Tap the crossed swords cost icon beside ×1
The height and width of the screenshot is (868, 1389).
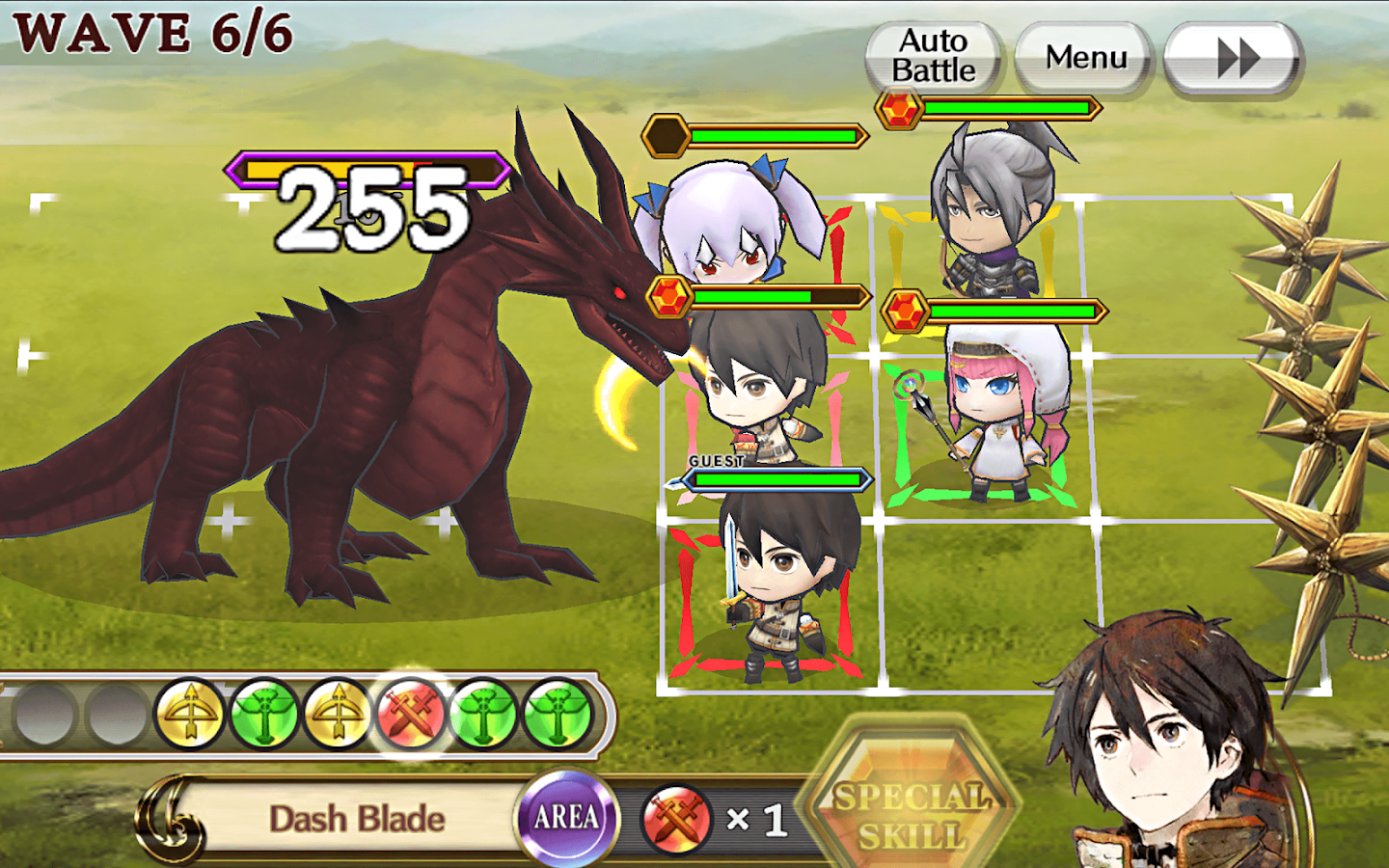point(675,821)
